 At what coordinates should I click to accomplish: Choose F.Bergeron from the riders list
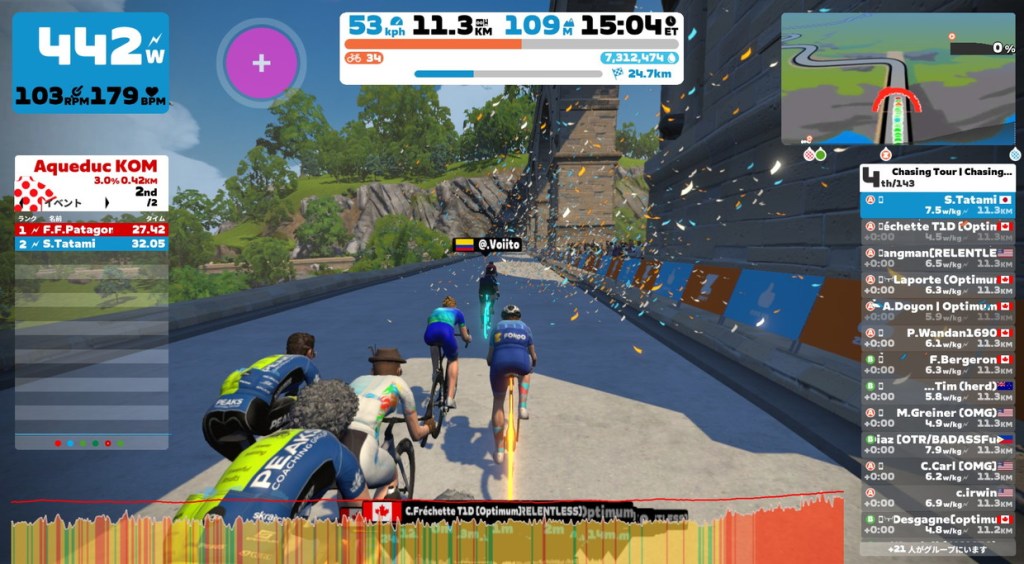[x=938, y=365]
